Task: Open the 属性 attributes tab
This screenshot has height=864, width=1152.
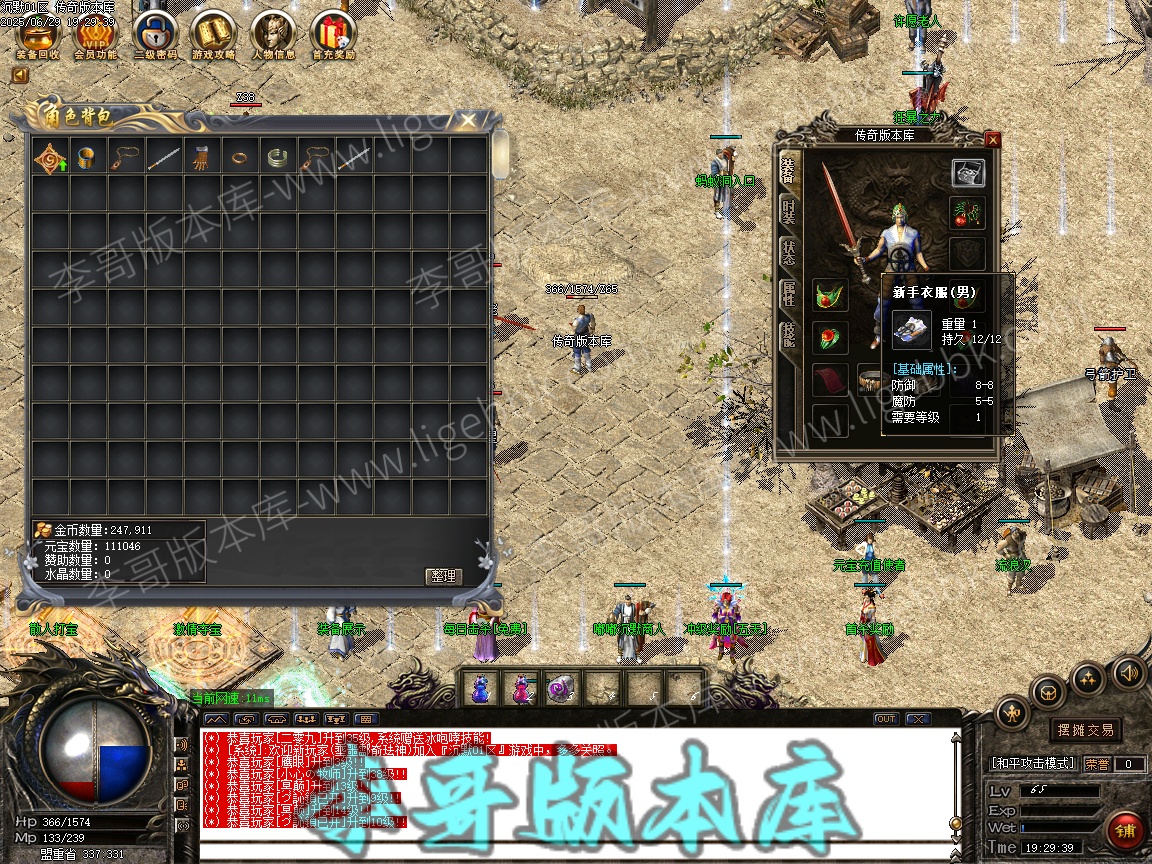Action: pyautogui.click(x=788, y=293)
